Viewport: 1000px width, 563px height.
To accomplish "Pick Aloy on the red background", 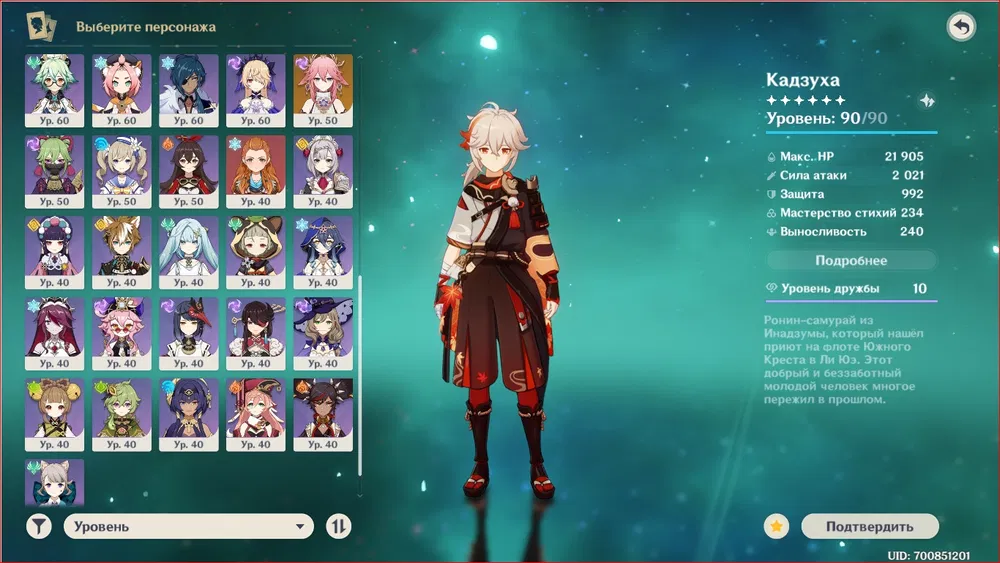I will [x=255, y=170].
